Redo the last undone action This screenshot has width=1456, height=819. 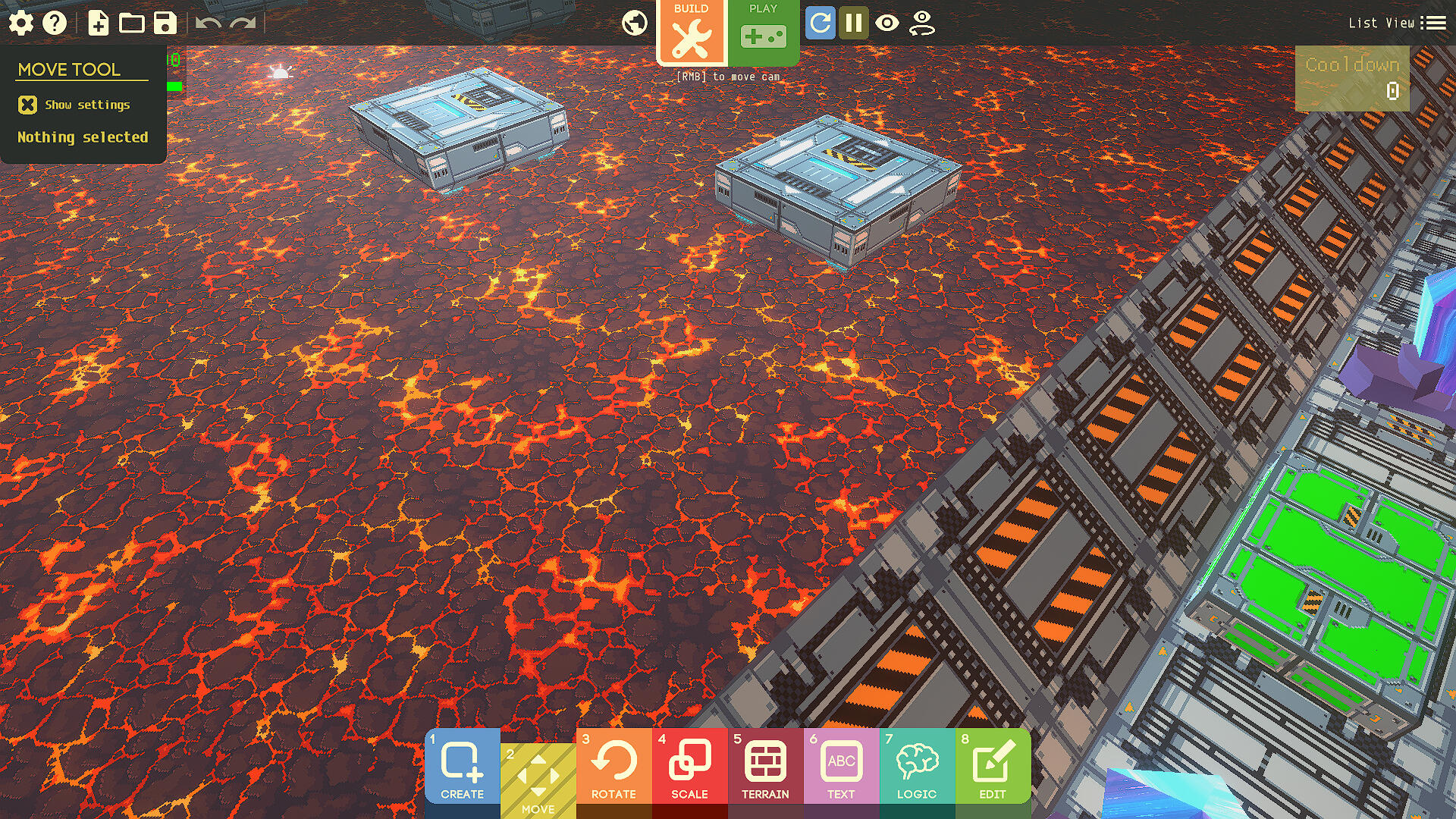click(243, 23)
